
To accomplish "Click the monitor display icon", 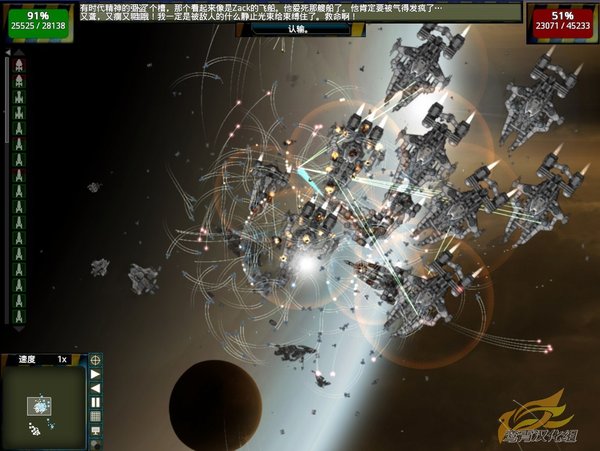I will (96, 431).
